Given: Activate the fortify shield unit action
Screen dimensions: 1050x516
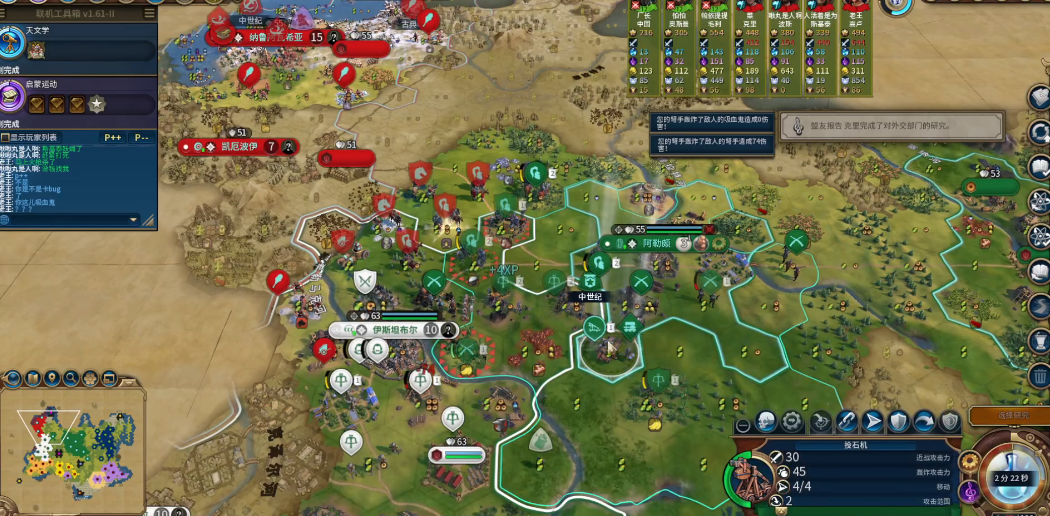Looking at the screenshot, I should point(898,421).
